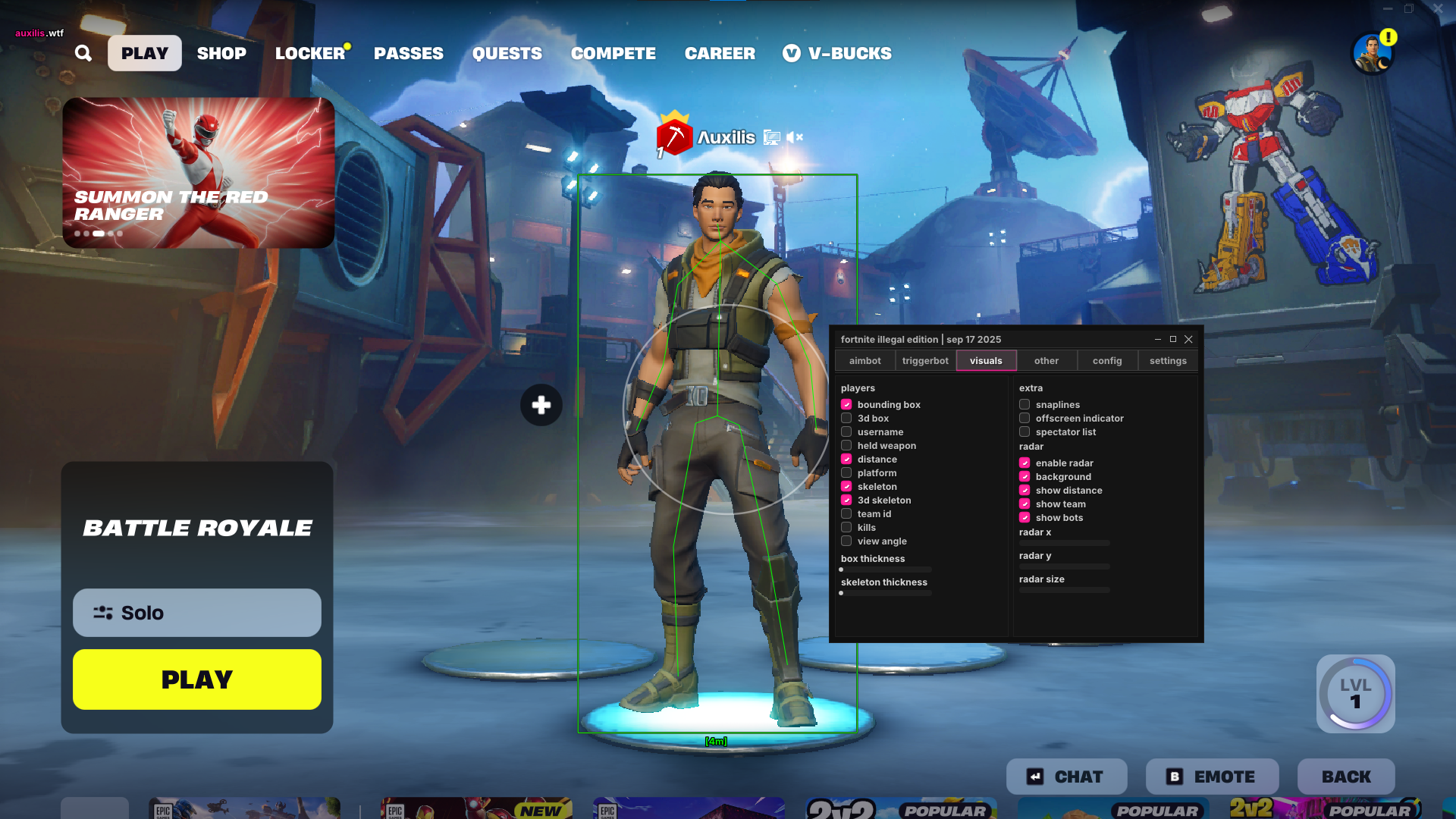Open search with the magnifying glass icon

tap(83, 53)
